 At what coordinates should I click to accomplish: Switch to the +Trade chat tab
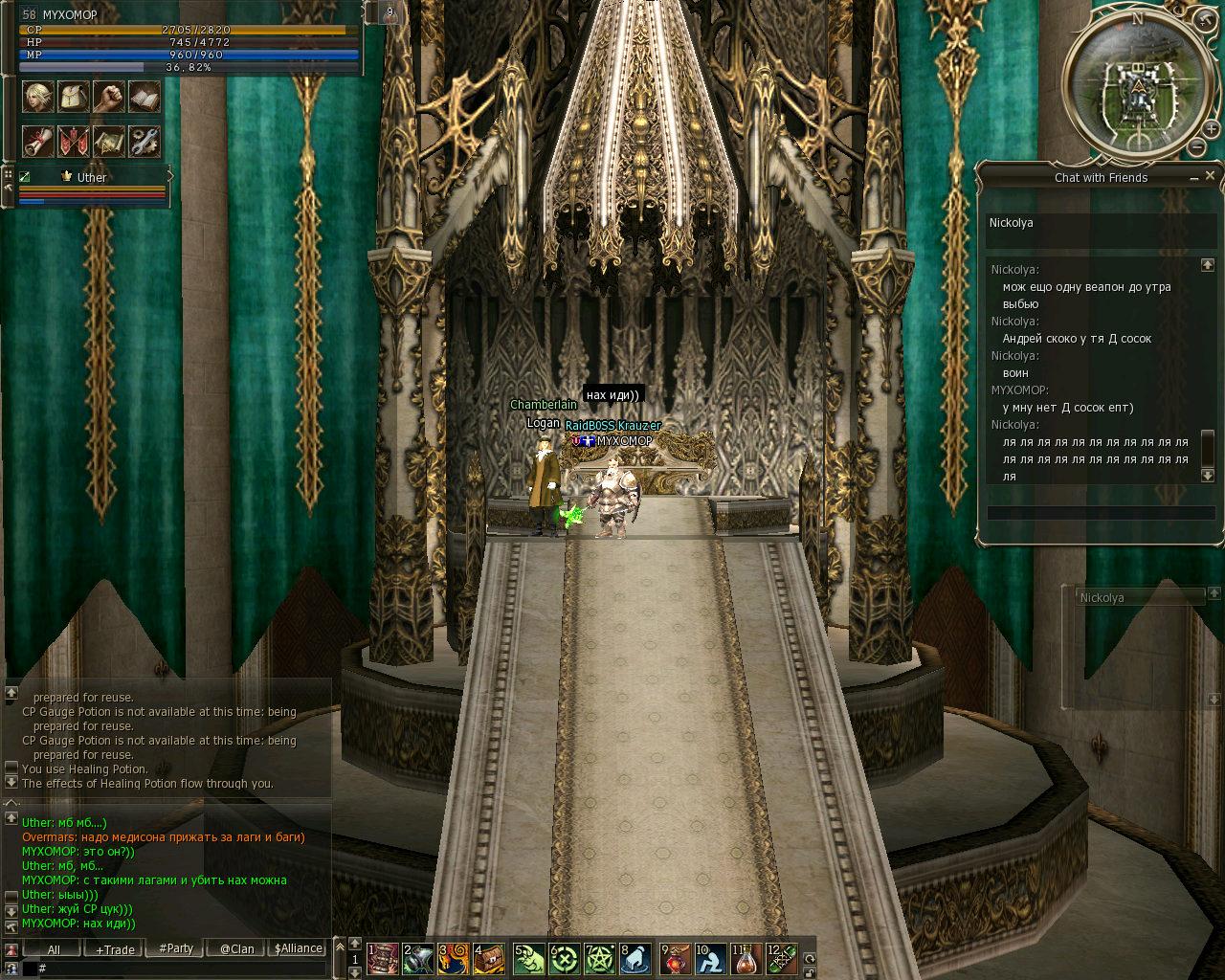115,949
